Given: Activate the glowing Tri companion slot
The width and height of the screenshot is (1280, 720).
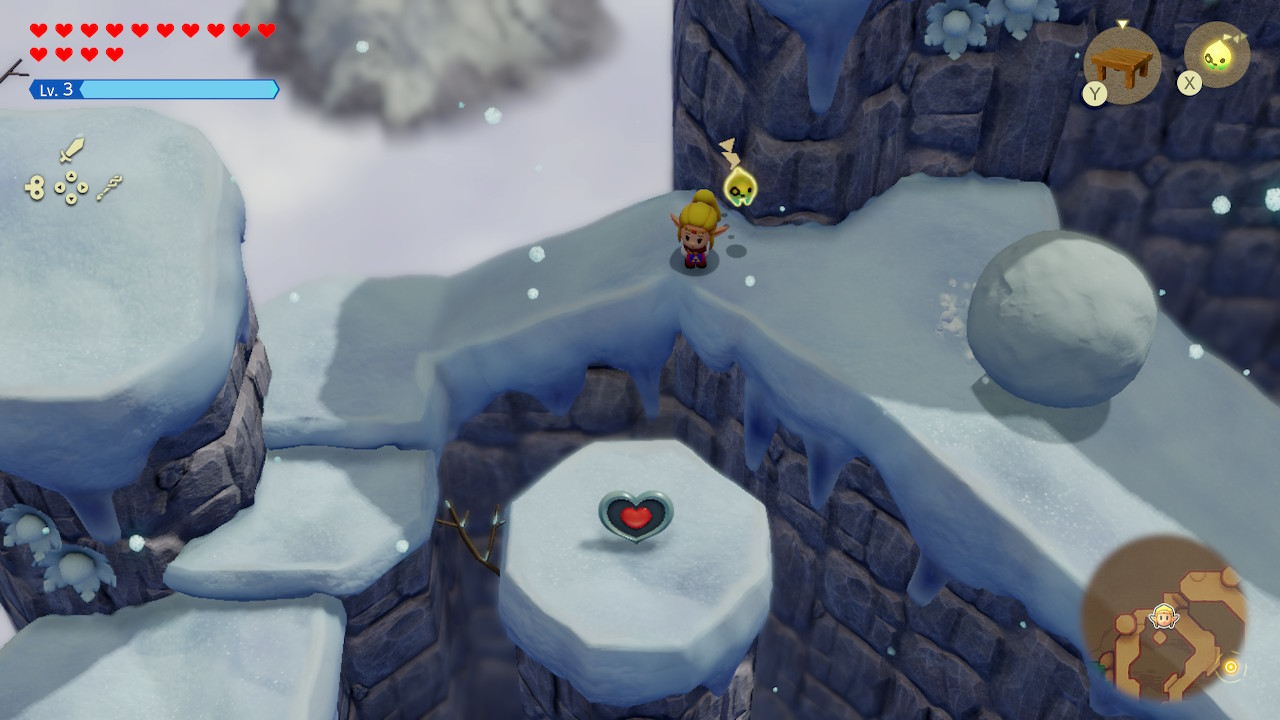Looking at the screenshot, I should (1217, 55).
